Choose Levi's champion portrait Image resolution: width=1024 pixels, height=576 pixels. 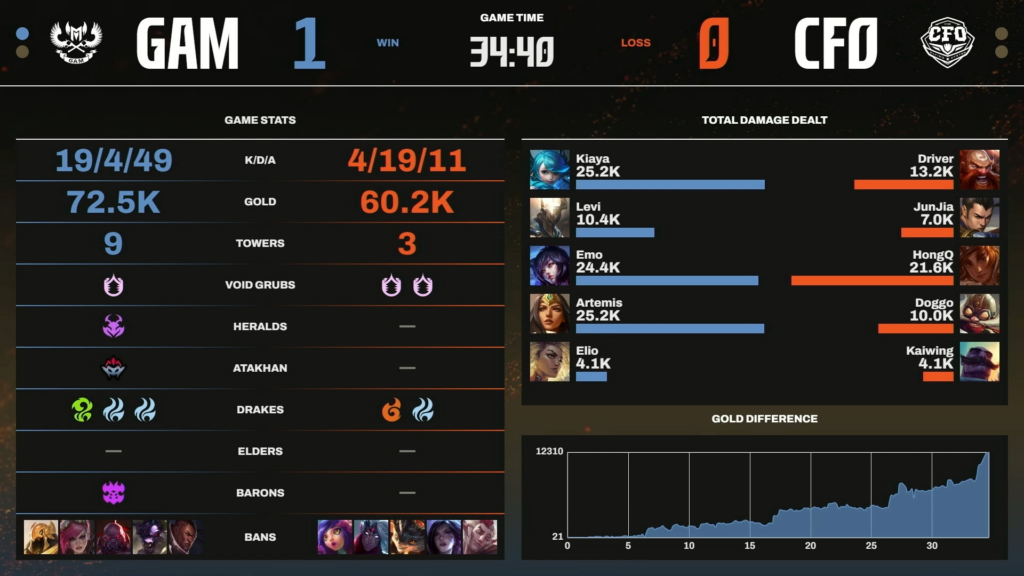tap(550, 217)
